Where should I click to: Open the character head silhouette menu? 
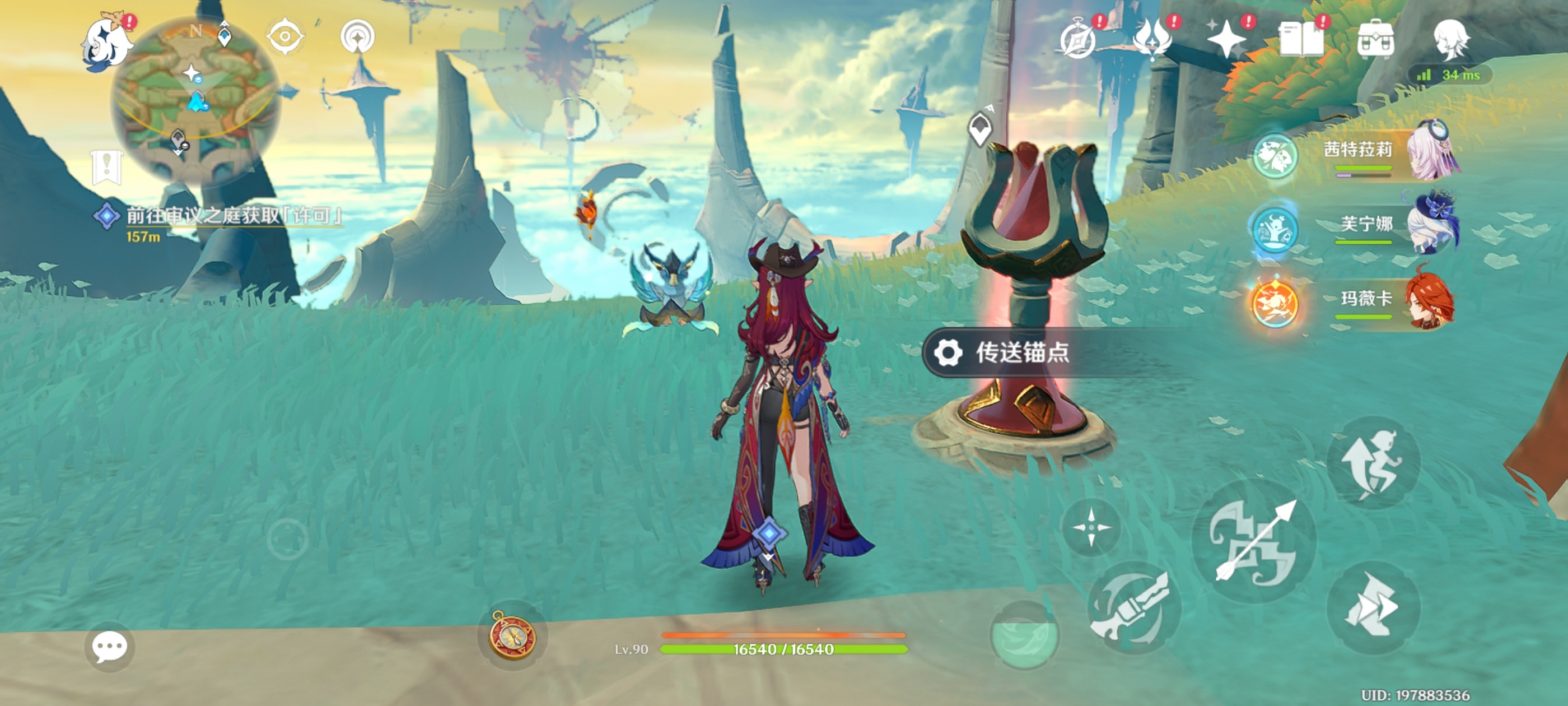(x=1451, y=39)
